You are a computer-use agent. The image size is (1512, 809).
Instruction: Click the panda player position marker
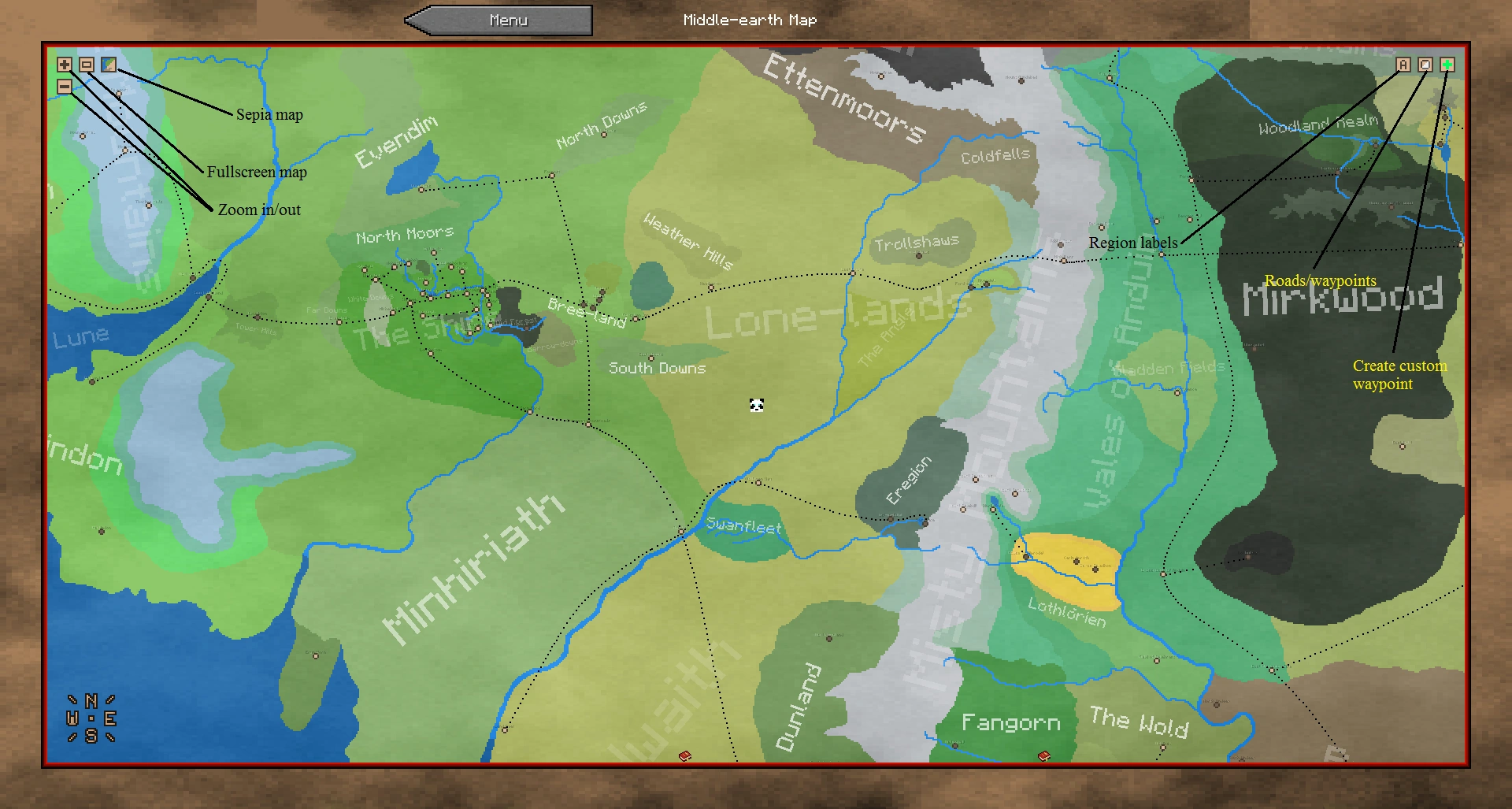click(x=755, y=404)
